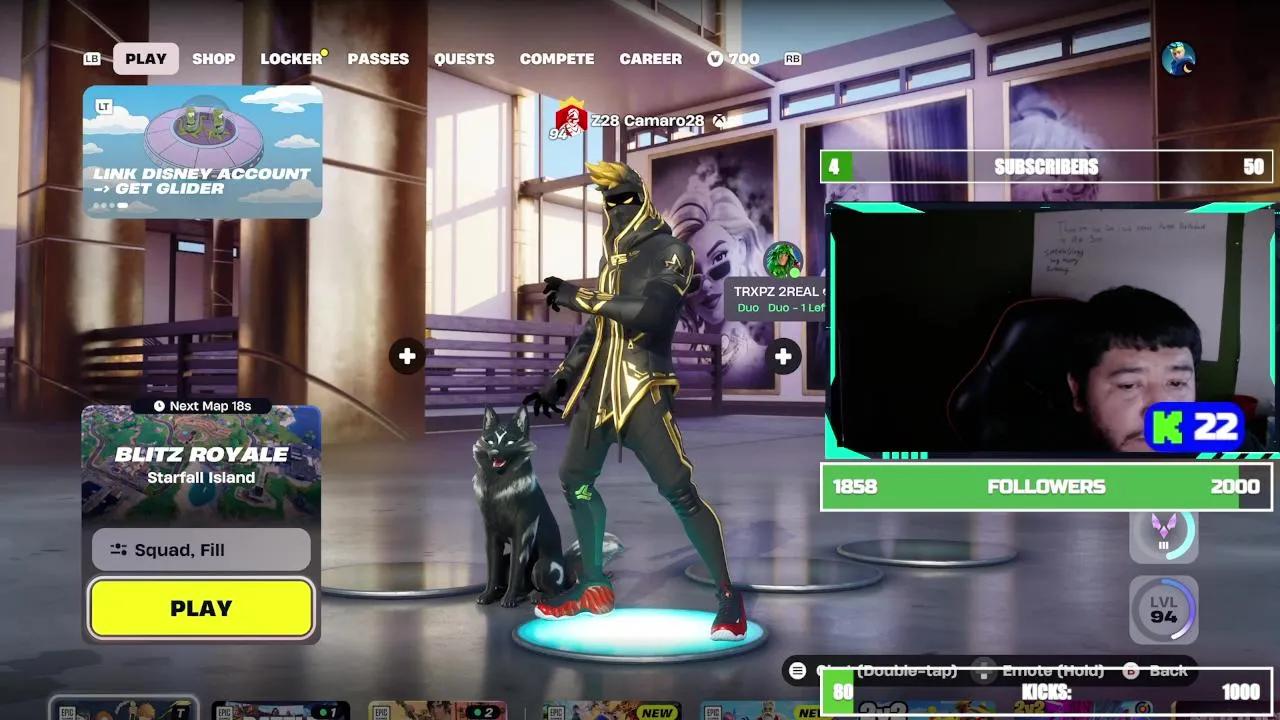This screenshot has height=720, width=1280.
Task: Click the V-Bucks currency icon showing 700
Action: 715,59
